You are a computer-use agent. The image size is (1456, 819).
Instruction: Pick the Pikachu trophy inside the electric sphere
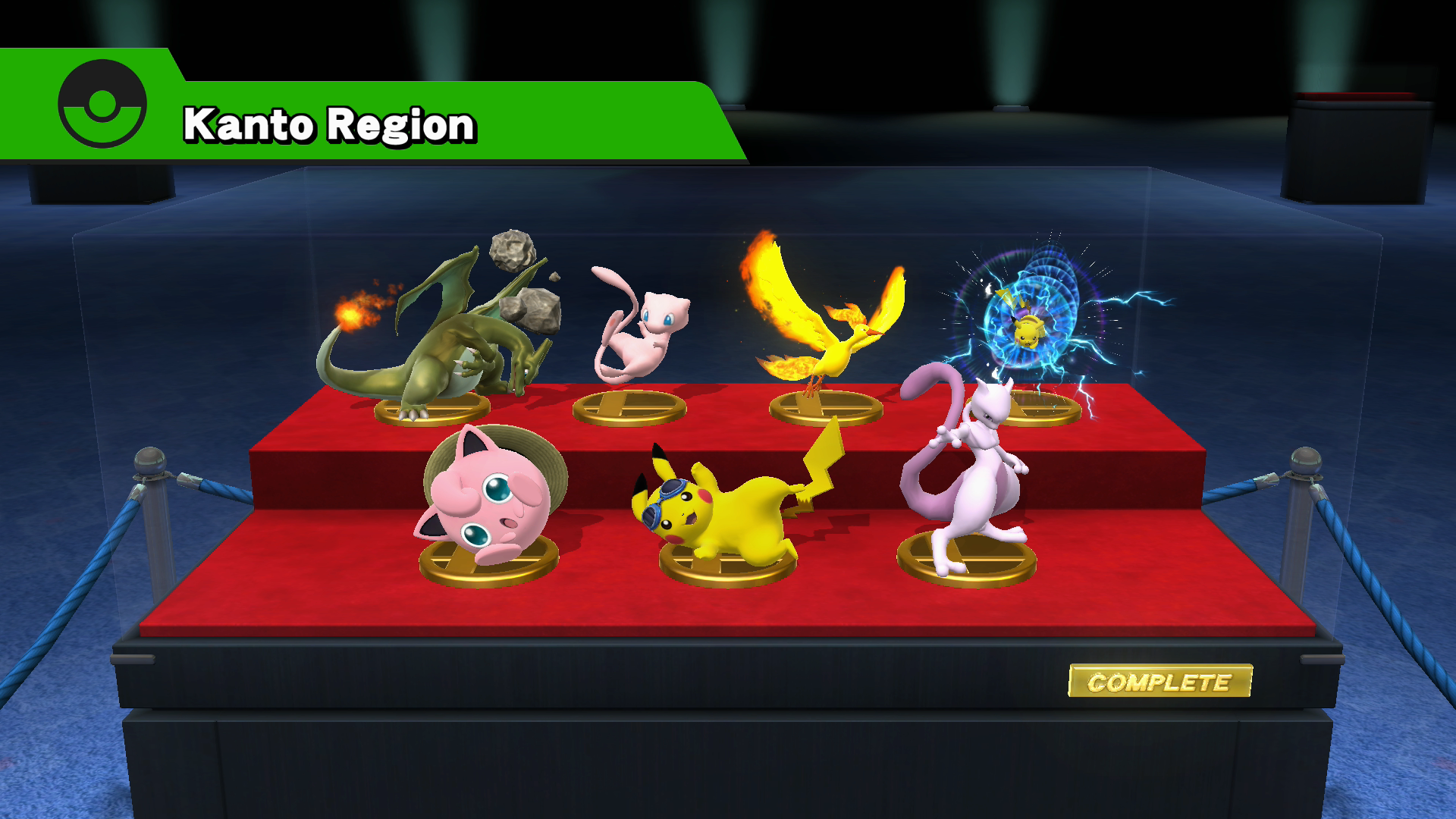(x=1029, y=326)
